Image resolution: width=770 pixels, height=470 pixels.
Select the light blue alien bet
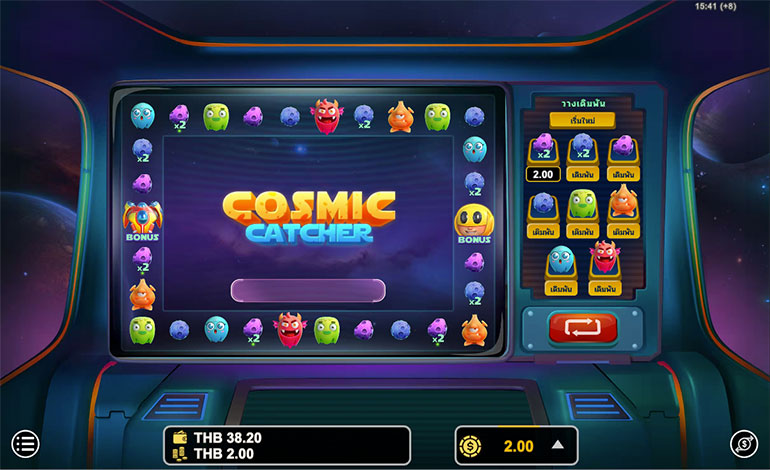tap(562, 288)
